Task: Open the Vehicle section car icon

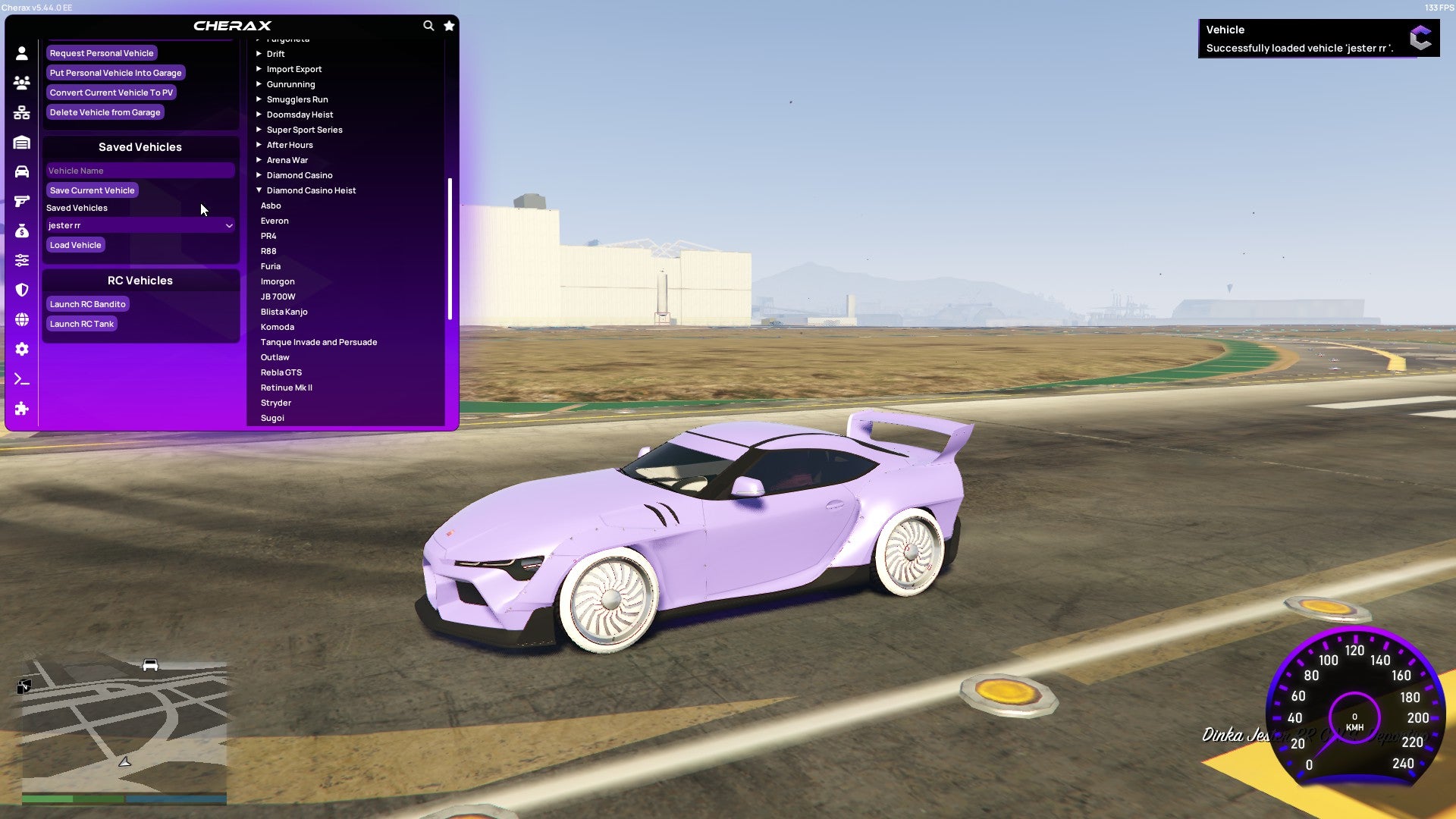Action: pyautogui.click(x=22, y=172)
